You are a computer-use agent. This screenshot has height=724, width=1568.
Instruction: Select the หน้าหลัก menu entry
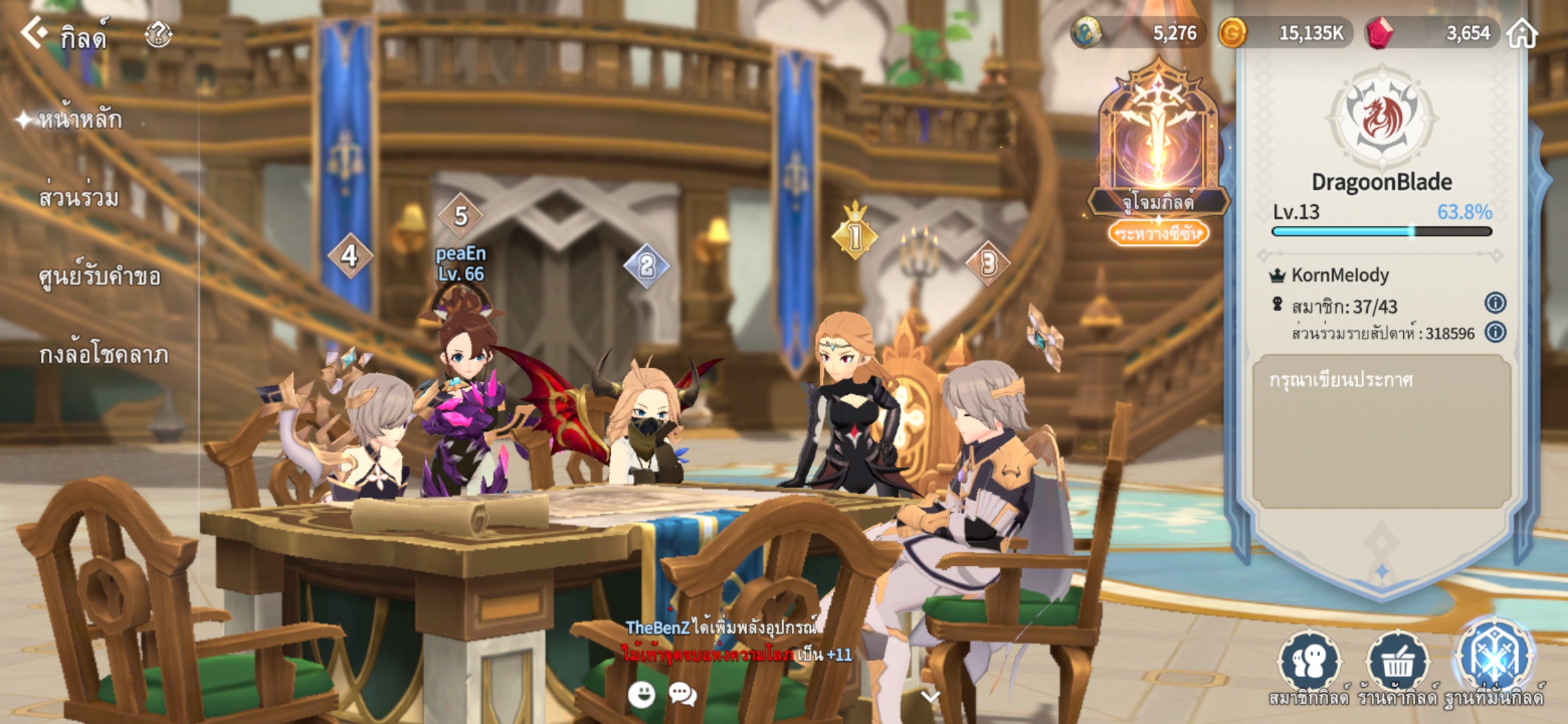[80, 120]
